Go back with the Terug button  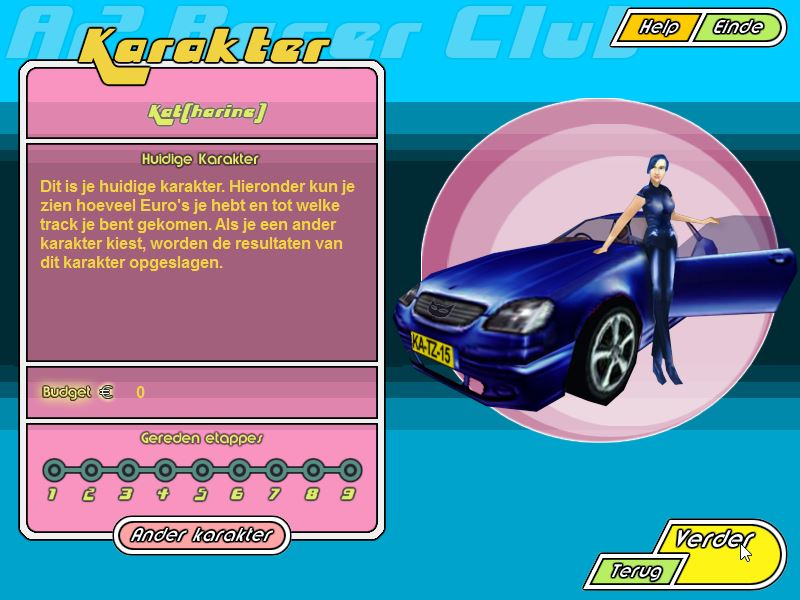(636, 572)
